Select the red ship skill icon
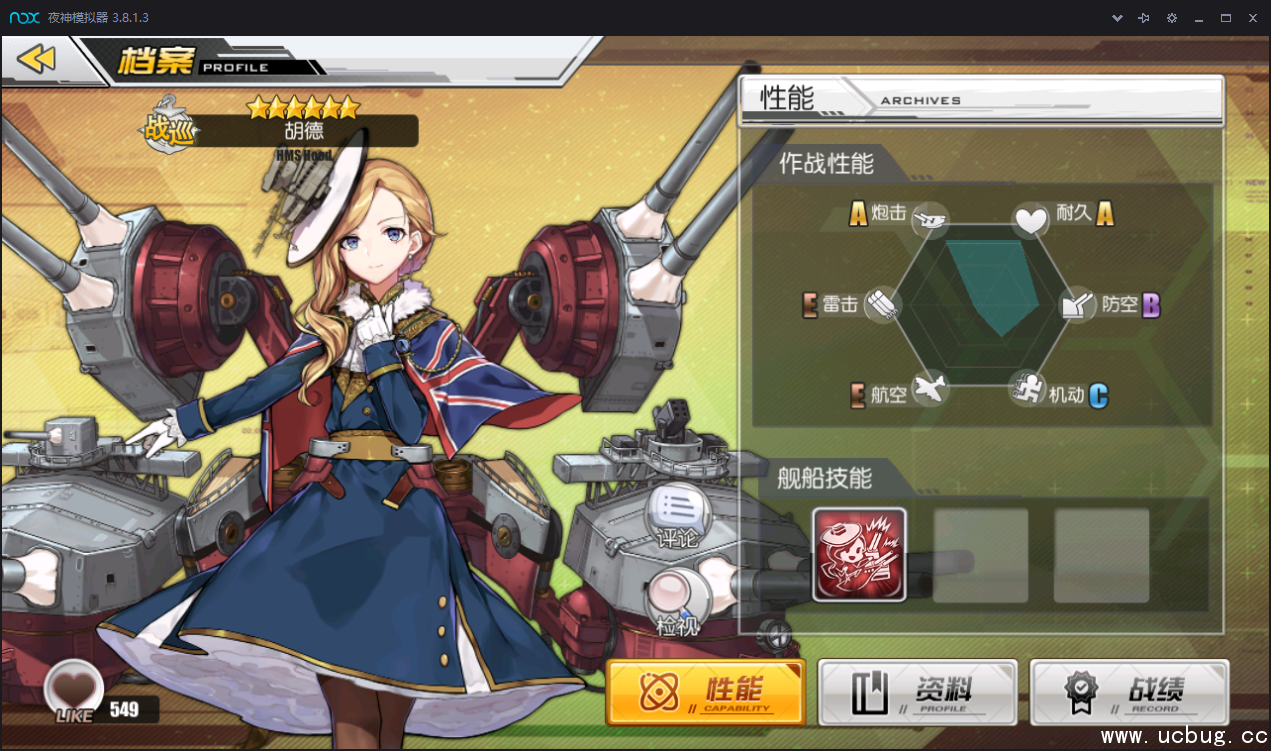The width and height of the screenshot is (1271, 751). tap(859, 554)
